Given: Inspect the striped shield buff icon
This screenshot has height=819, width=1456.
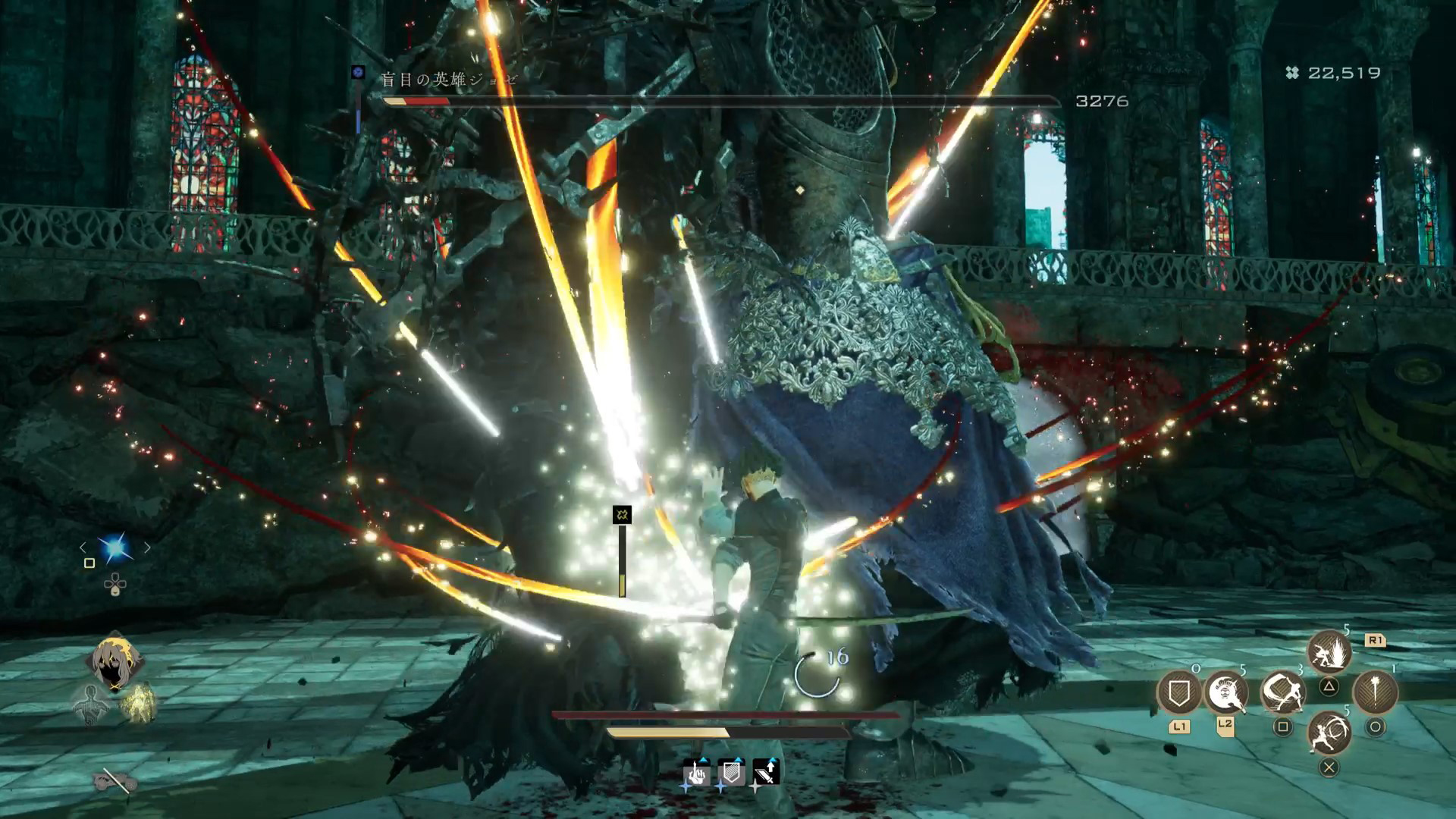Looking at the screenshot, I should pyautogui.click(x=731, y=773).
